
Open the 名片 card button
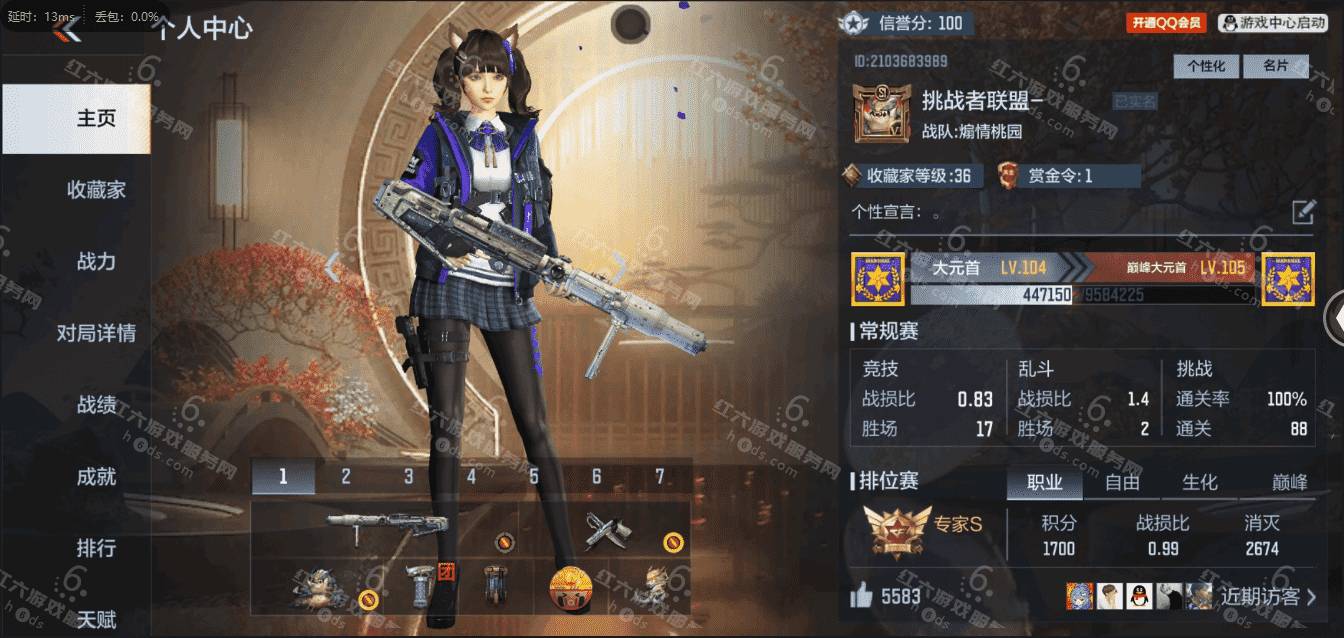1275,66
